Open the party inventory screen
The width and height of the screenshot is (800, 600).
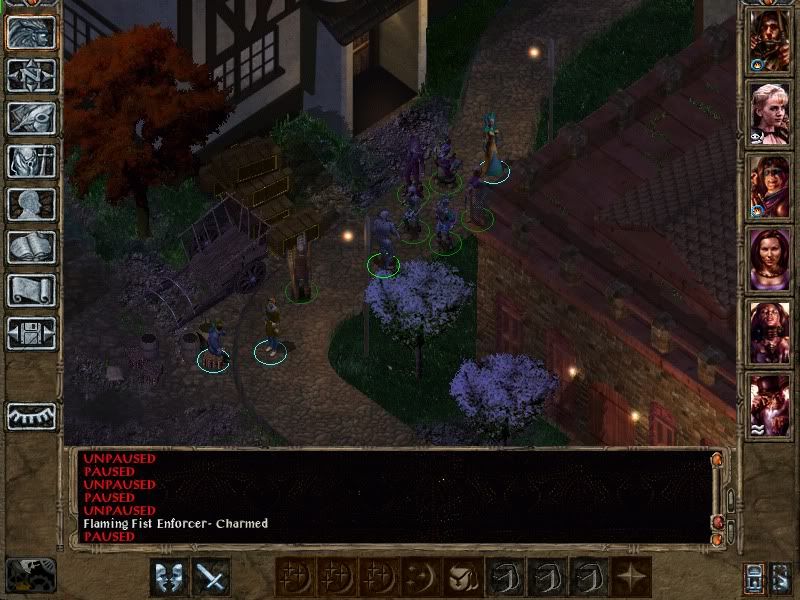pos(31,161)
